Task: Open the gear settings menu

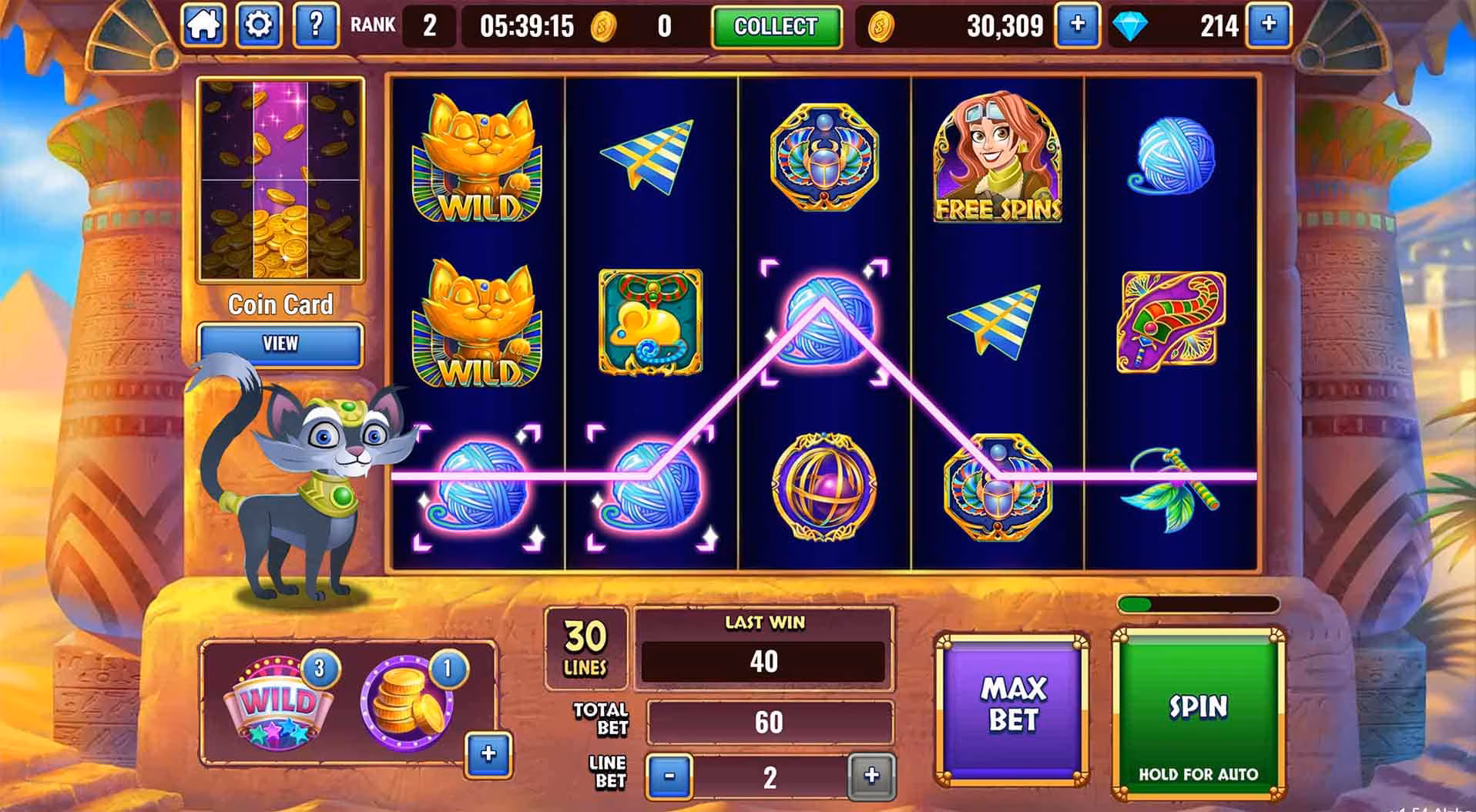Action: coord(258,25)
